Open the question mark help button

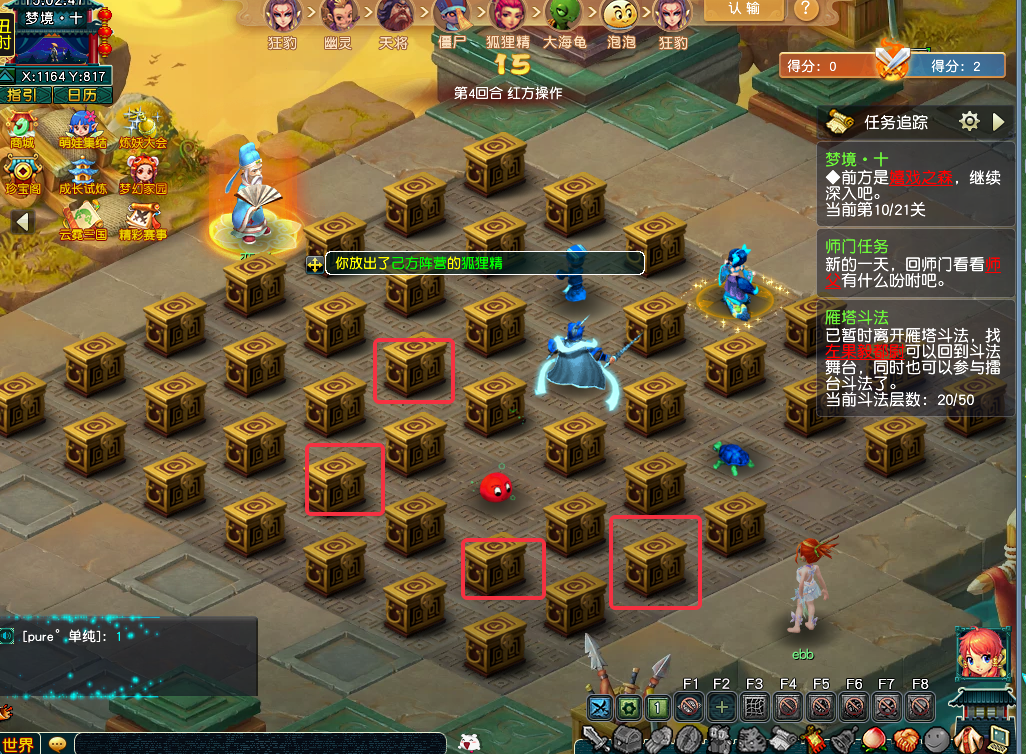[805, 10]
